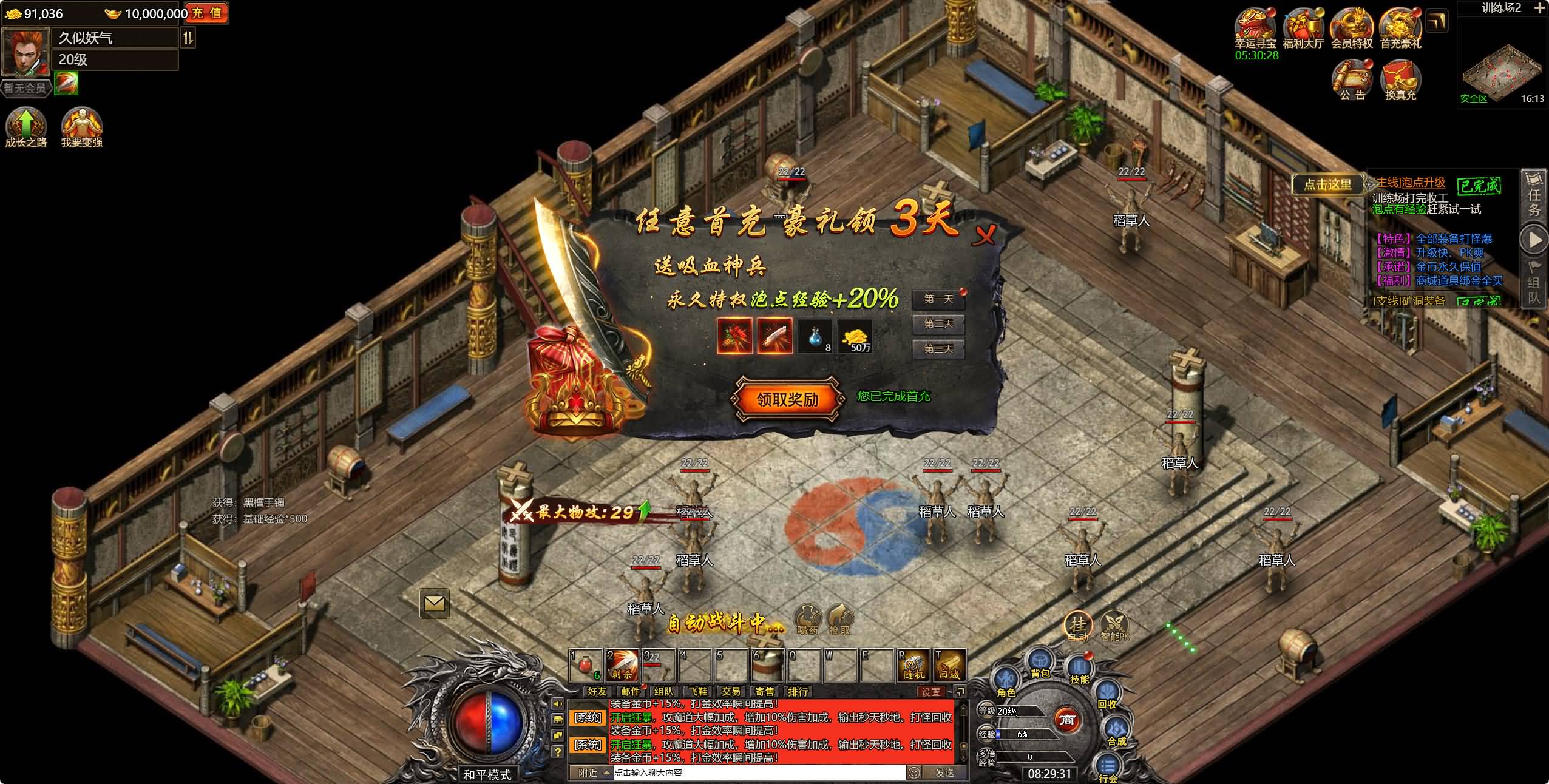1549x784 pixels.
Task: Open the 背包 (backpack) icon
Action: 1039,661
